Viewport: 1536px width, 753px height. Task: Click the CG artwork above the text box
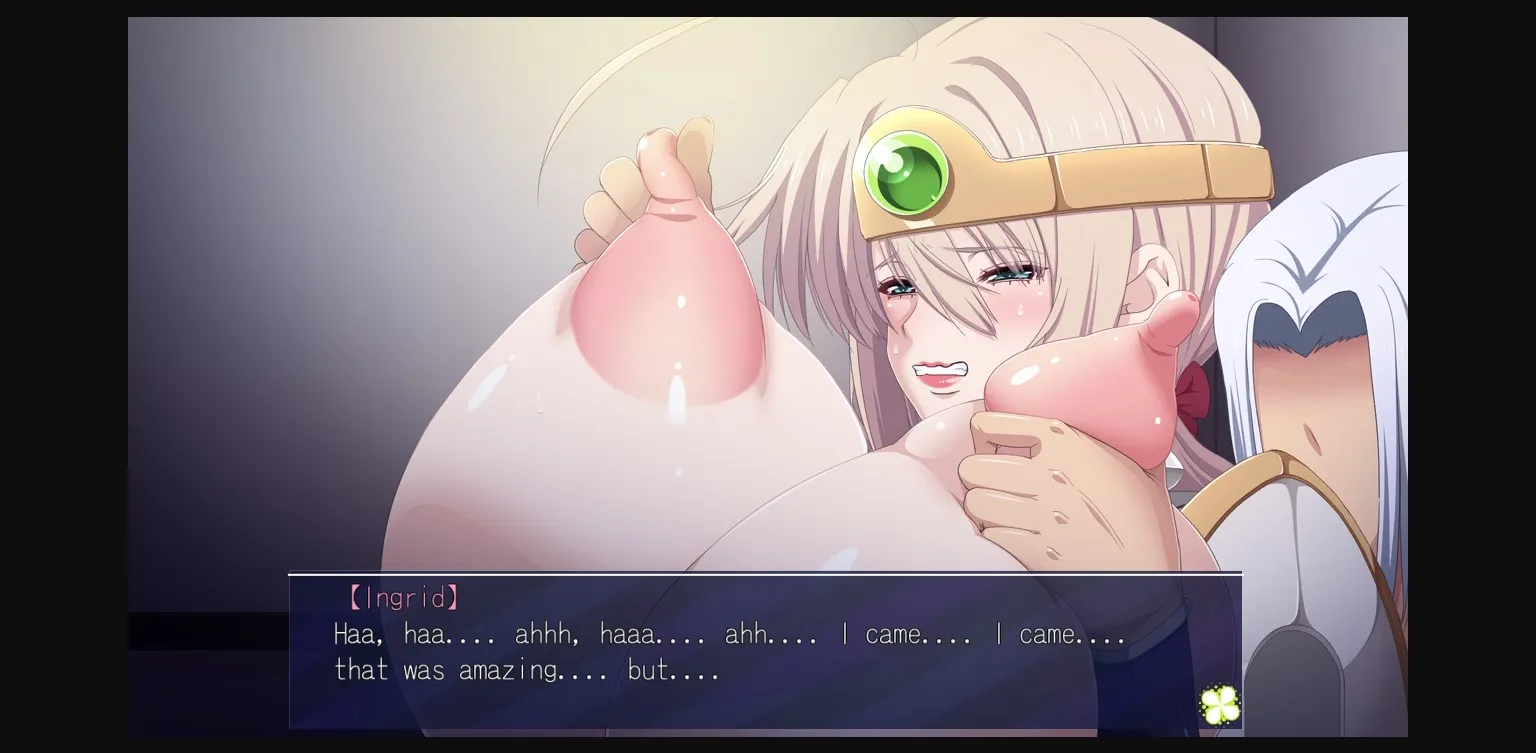pos(700,300)
